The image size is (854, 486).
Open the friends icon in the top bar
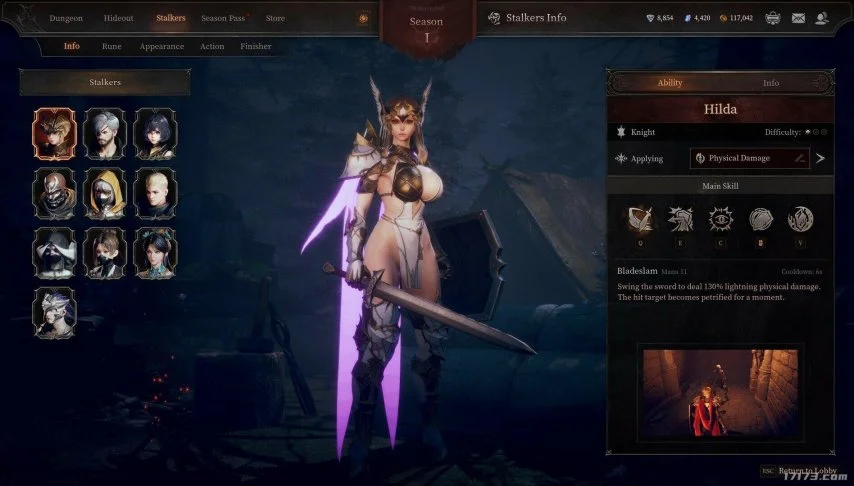(x=822, y=18)
